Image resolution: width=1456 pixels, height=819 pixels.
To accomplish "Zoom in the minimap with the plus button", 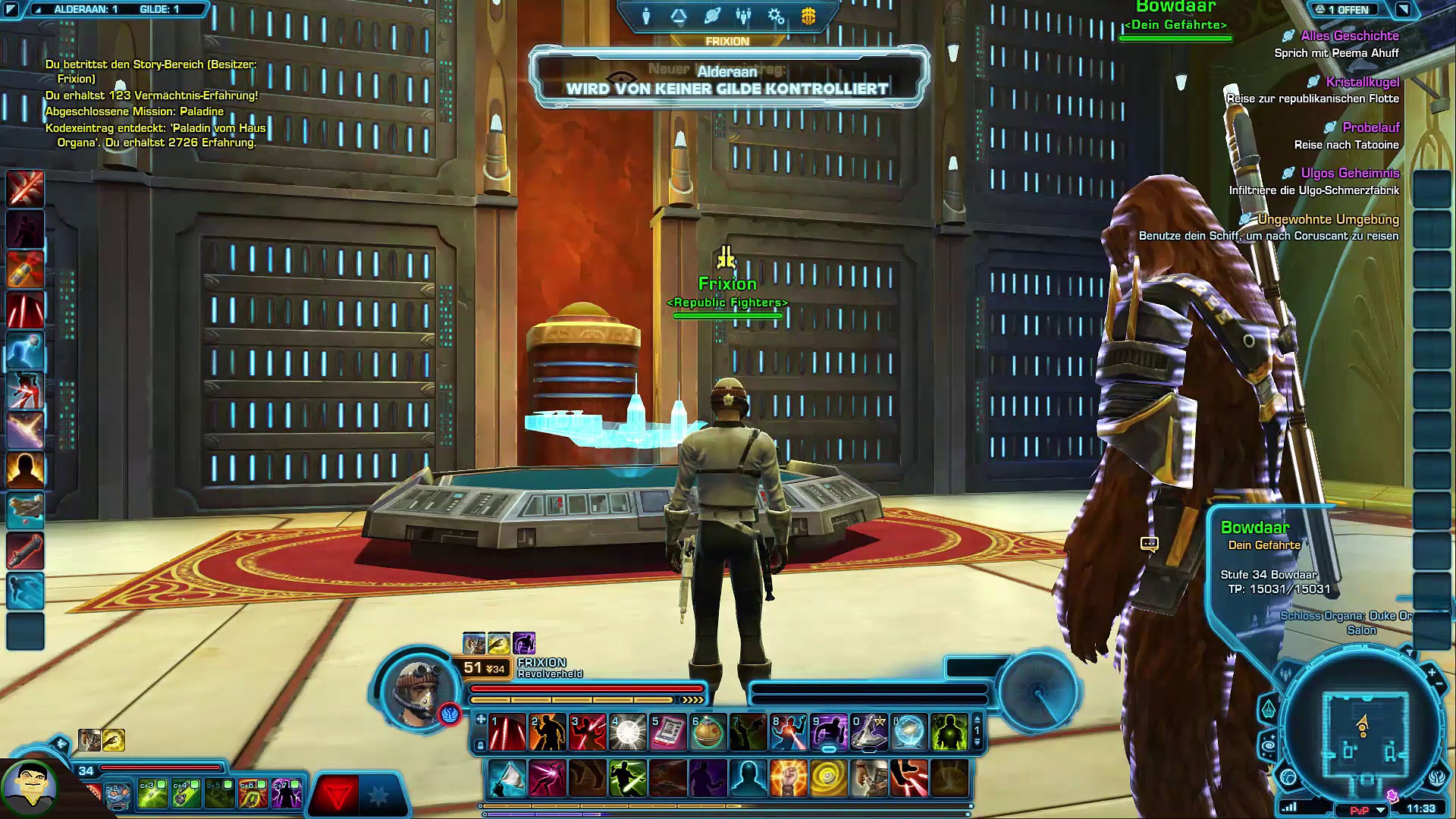I will (x=1431, y=672).
